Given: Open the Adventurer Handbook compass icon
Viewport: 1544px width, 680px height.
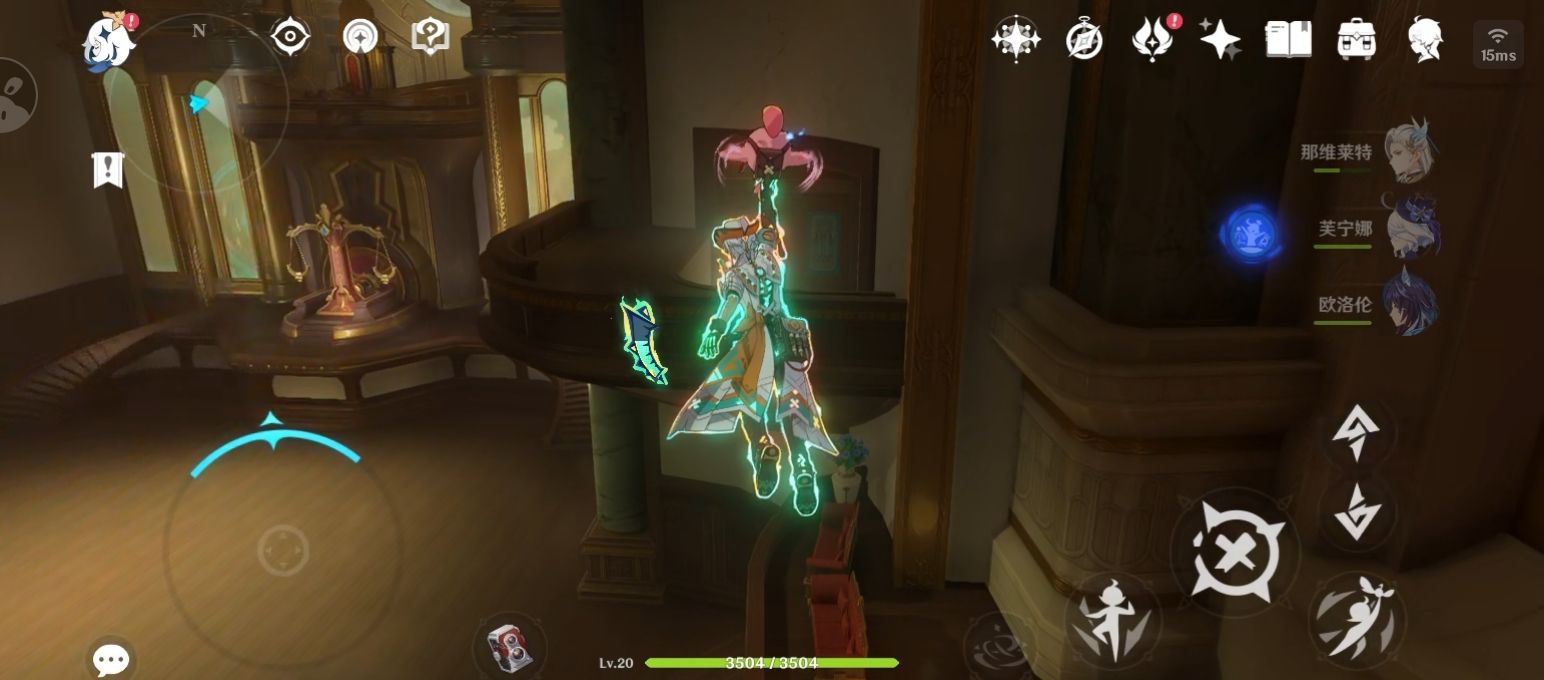Looking at the screenshot, I should pos(1084,40).
